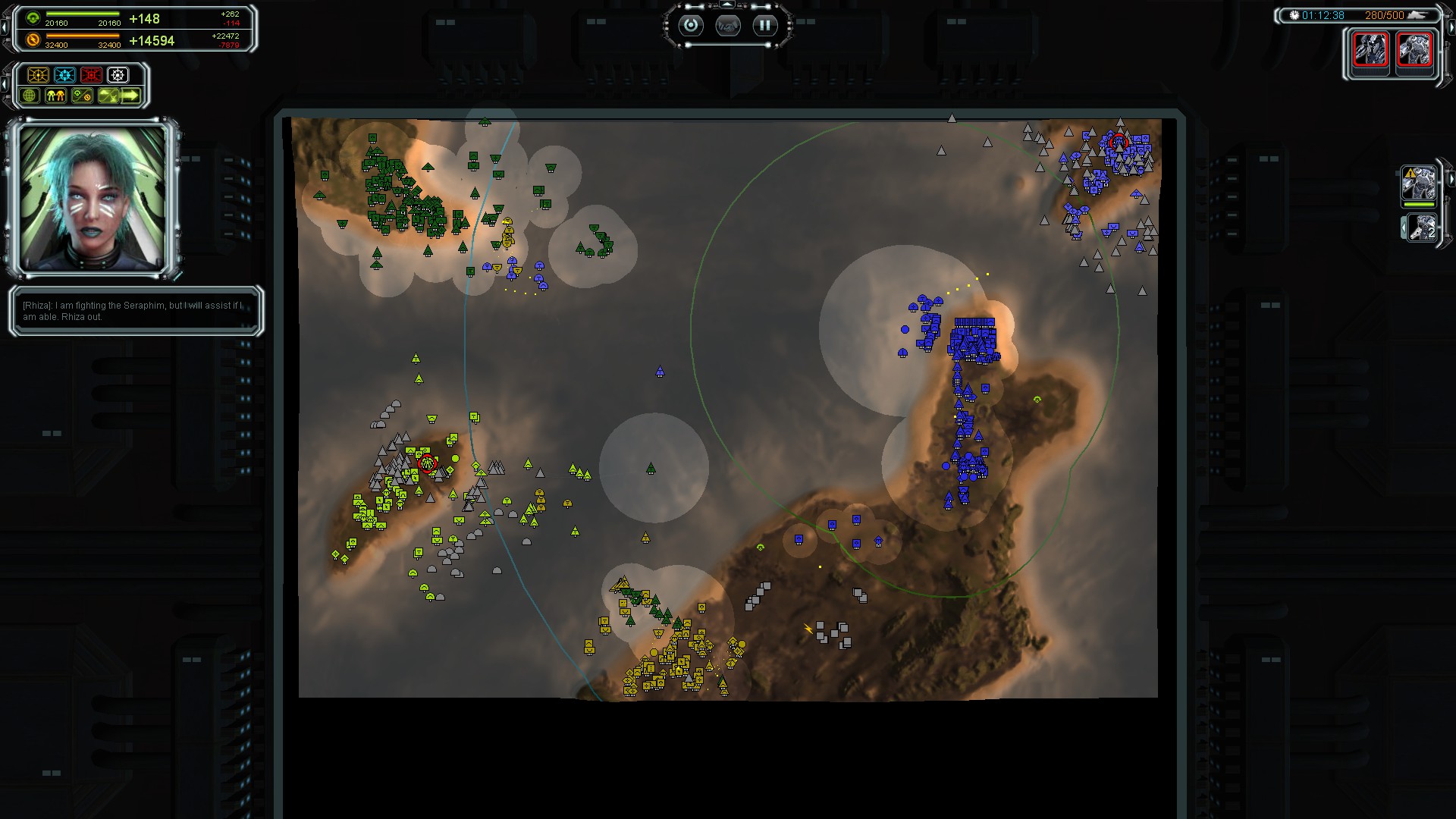This screenshot has width=1456, height=819.
Task: Select the commander avatar with warning icon
Action: pyautogui.click(x=1419, y=184)
